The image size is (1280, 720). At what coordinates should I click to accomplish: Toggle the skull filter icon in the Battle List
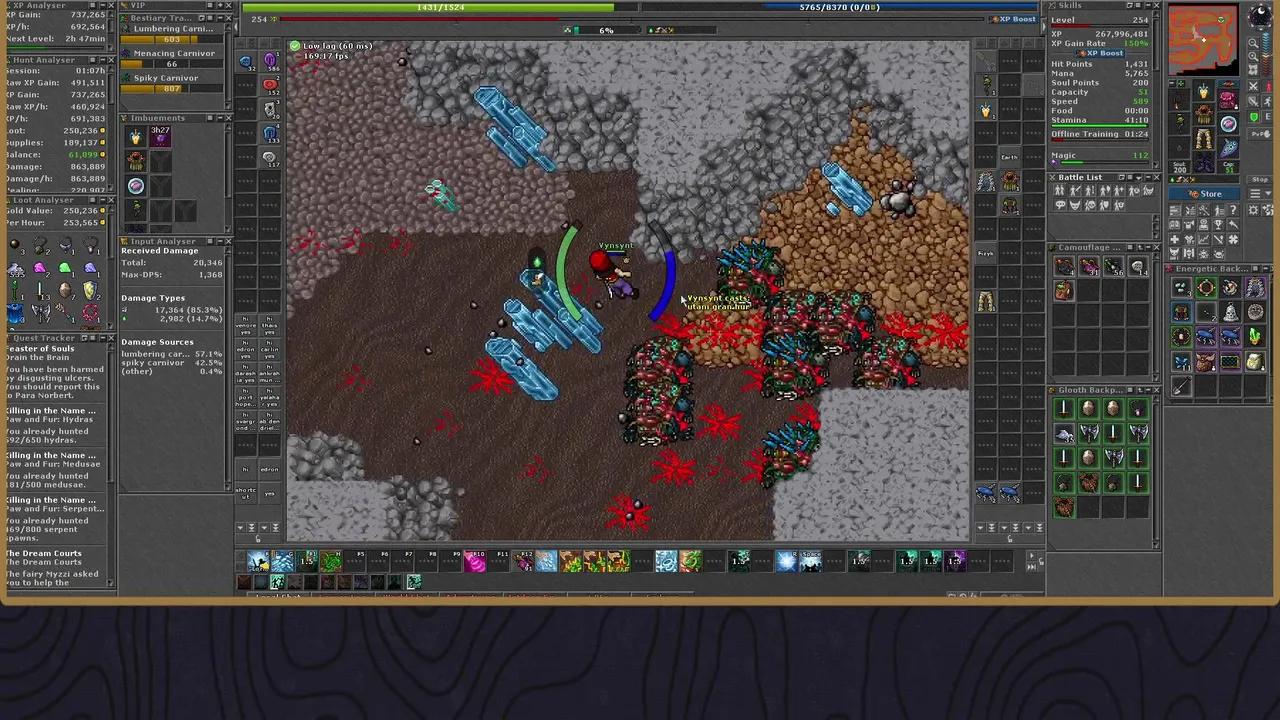coord(1091,207)
